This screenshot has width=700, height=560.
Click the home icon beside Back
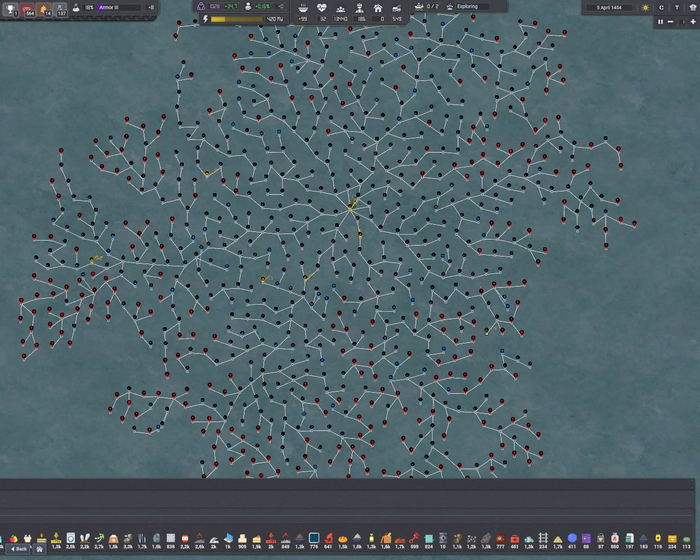(40, 549)
